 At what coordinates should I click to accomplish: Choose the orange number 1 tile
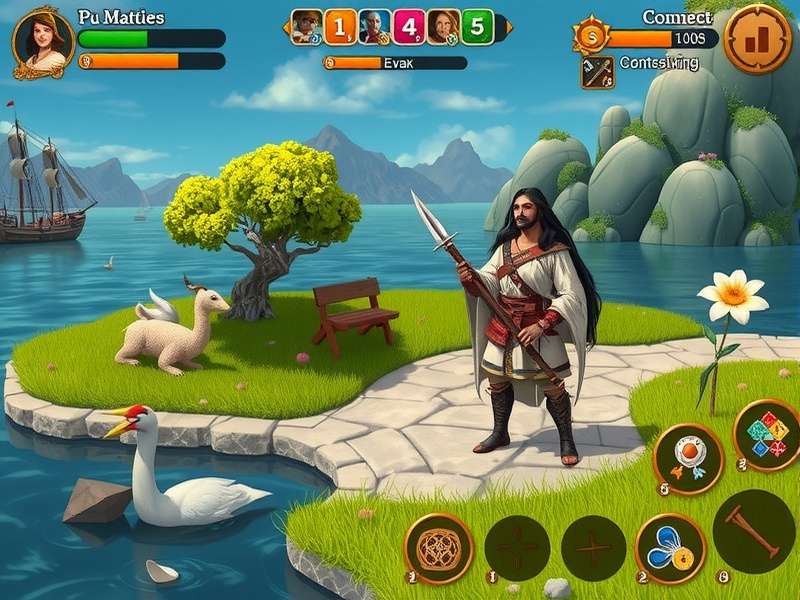pyautogui.click(x=341, y=27)
